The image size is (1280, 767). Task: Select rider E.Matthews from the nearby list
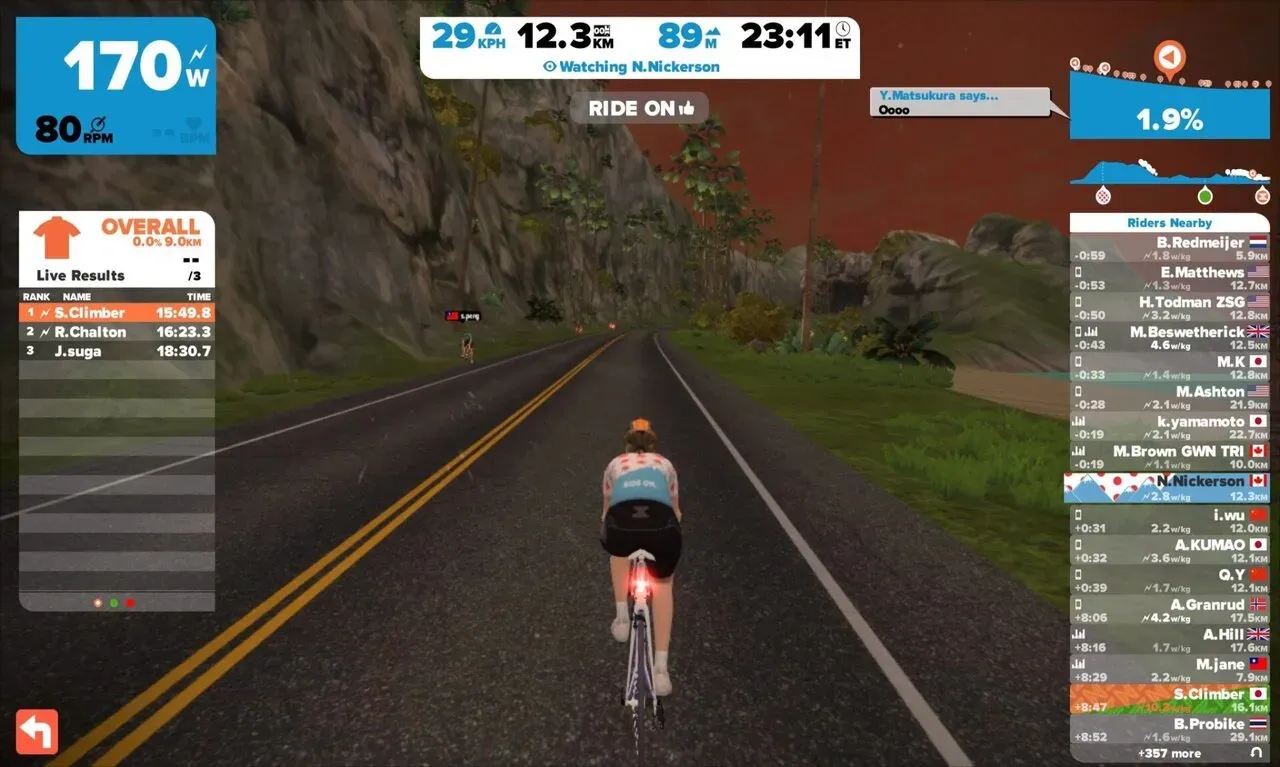pyautogui.click(x=1169, y=279)
